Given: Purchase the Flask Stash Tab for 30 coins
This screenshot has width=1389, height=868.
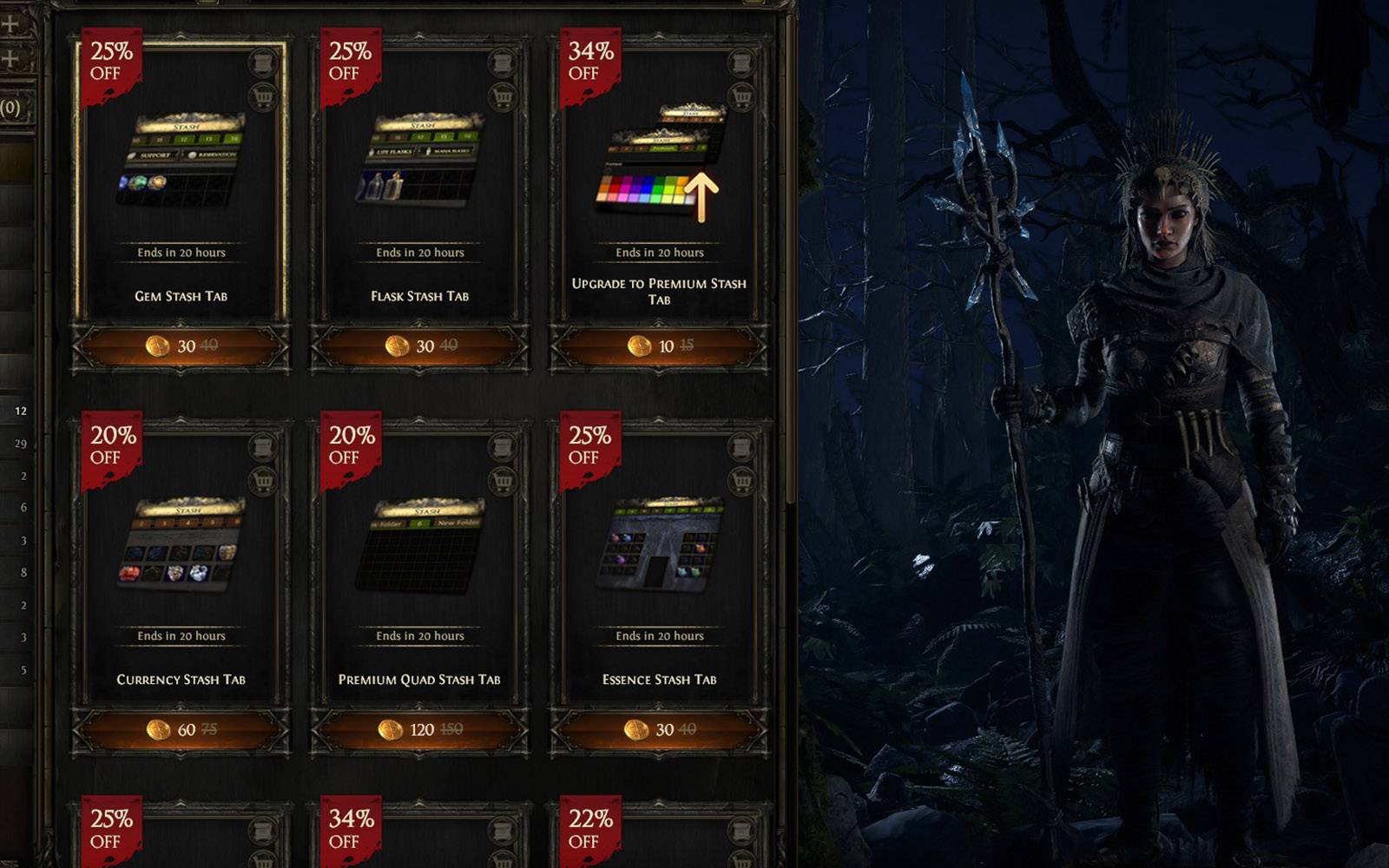Looking at the screenshot, I should tap(420, 346).
